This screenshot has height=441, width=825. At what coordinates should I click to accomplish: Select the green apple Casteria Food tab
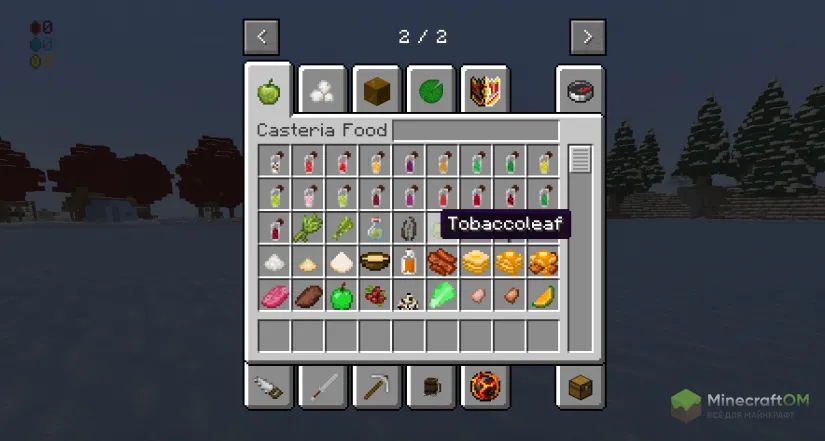269,91
